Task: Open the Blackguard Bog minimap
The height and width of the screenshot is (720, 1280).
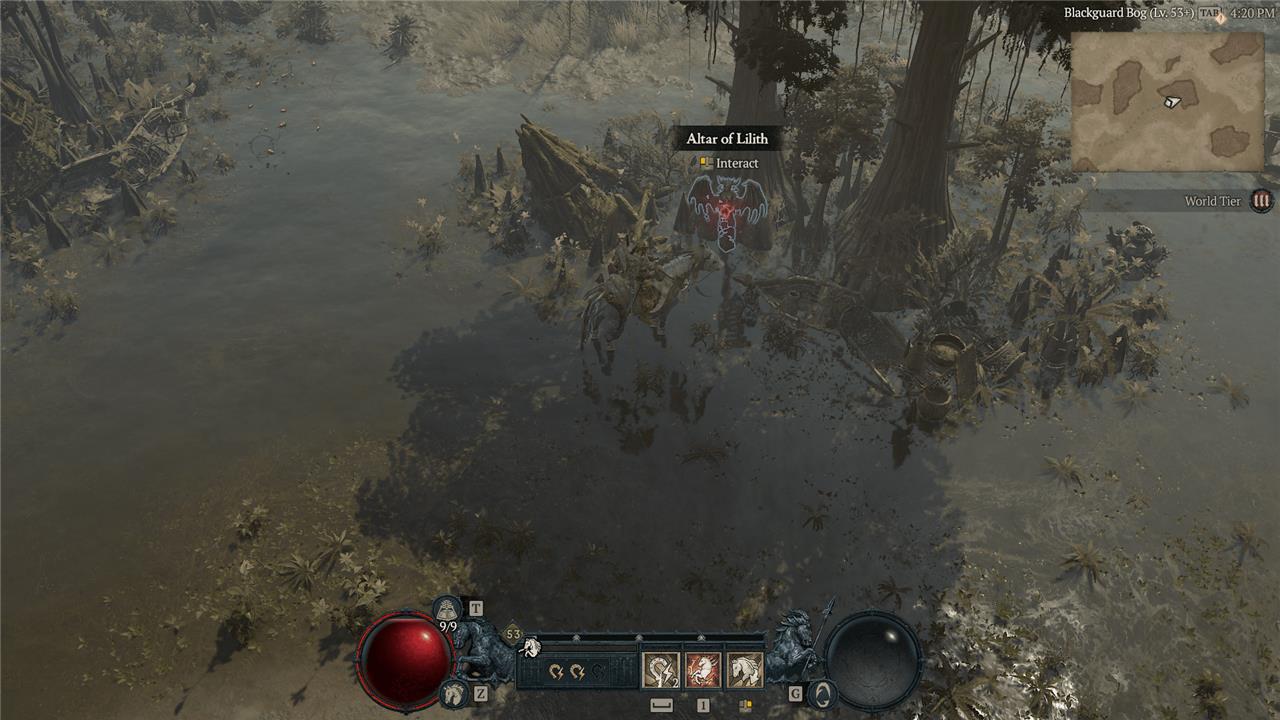Action: pos(1167,101)
